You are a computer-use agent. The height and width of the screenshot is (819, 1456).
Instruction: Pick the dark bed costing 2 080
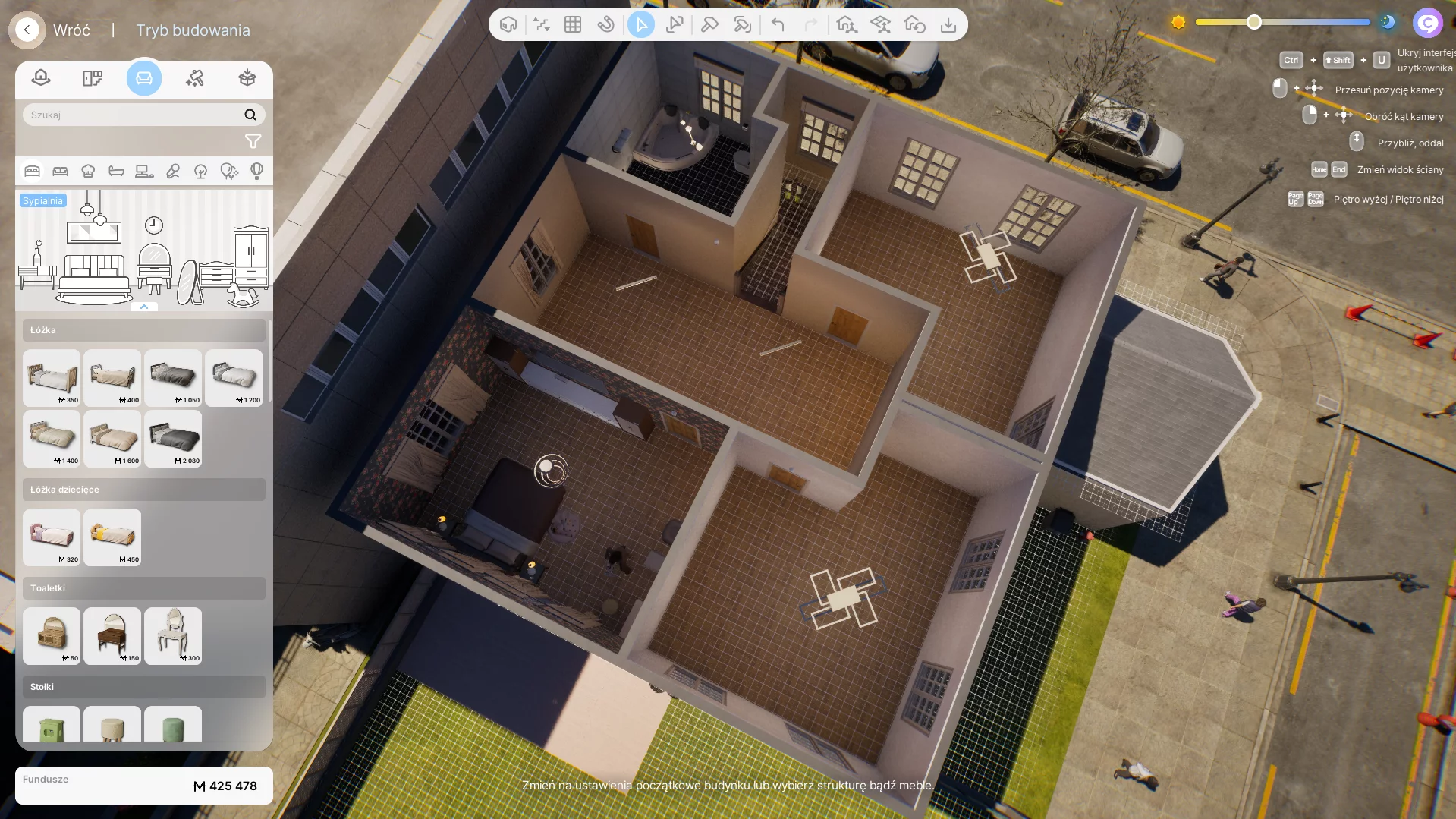point(173,438)
